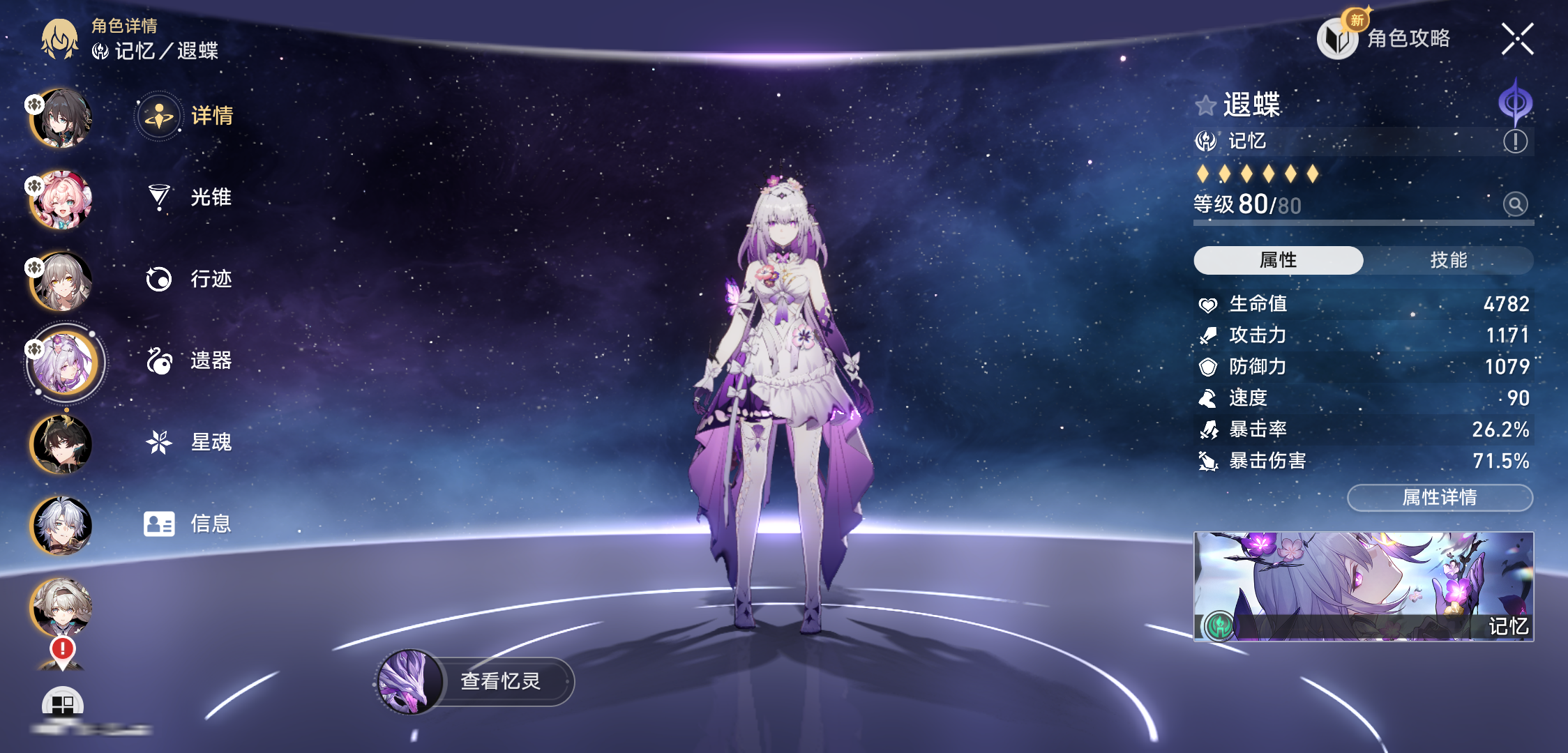Viewport: 1568px width, 753px height.
Task: Switch to the 技能 skills tab
Action: (1448, 260)
